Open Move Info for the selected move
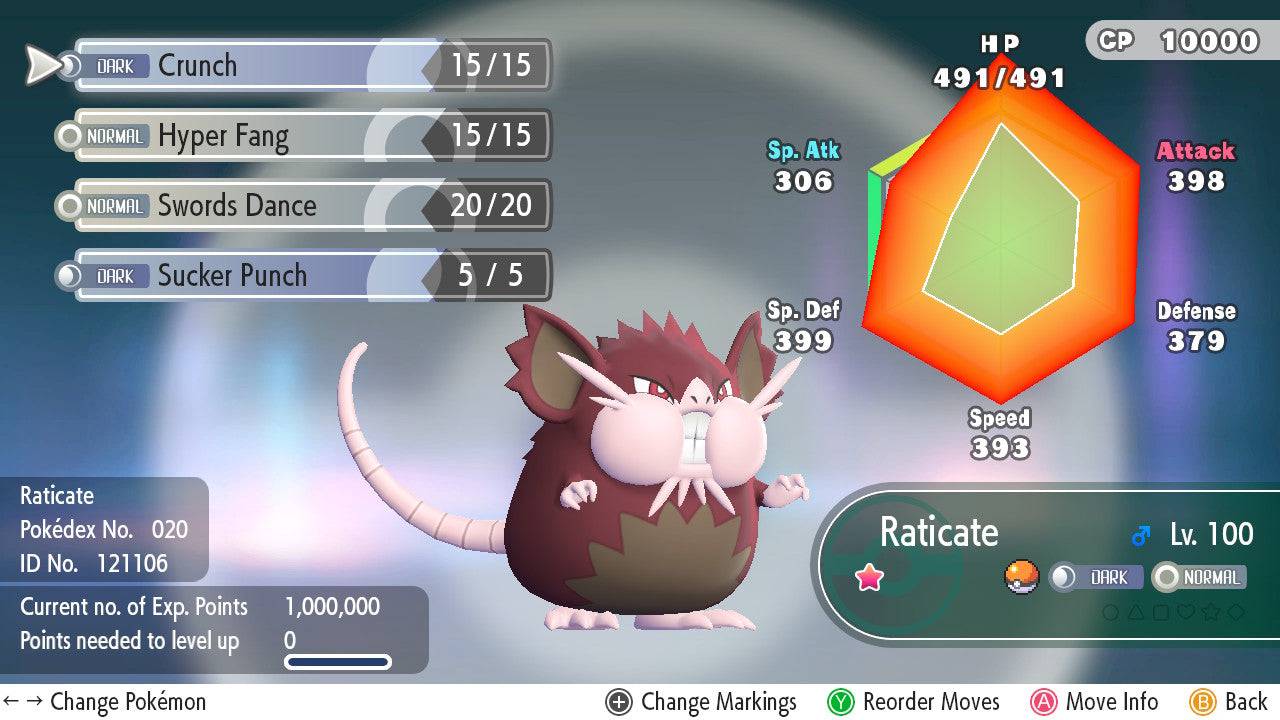Viewport: 1280px width, 720px height. pos(1096,701)
